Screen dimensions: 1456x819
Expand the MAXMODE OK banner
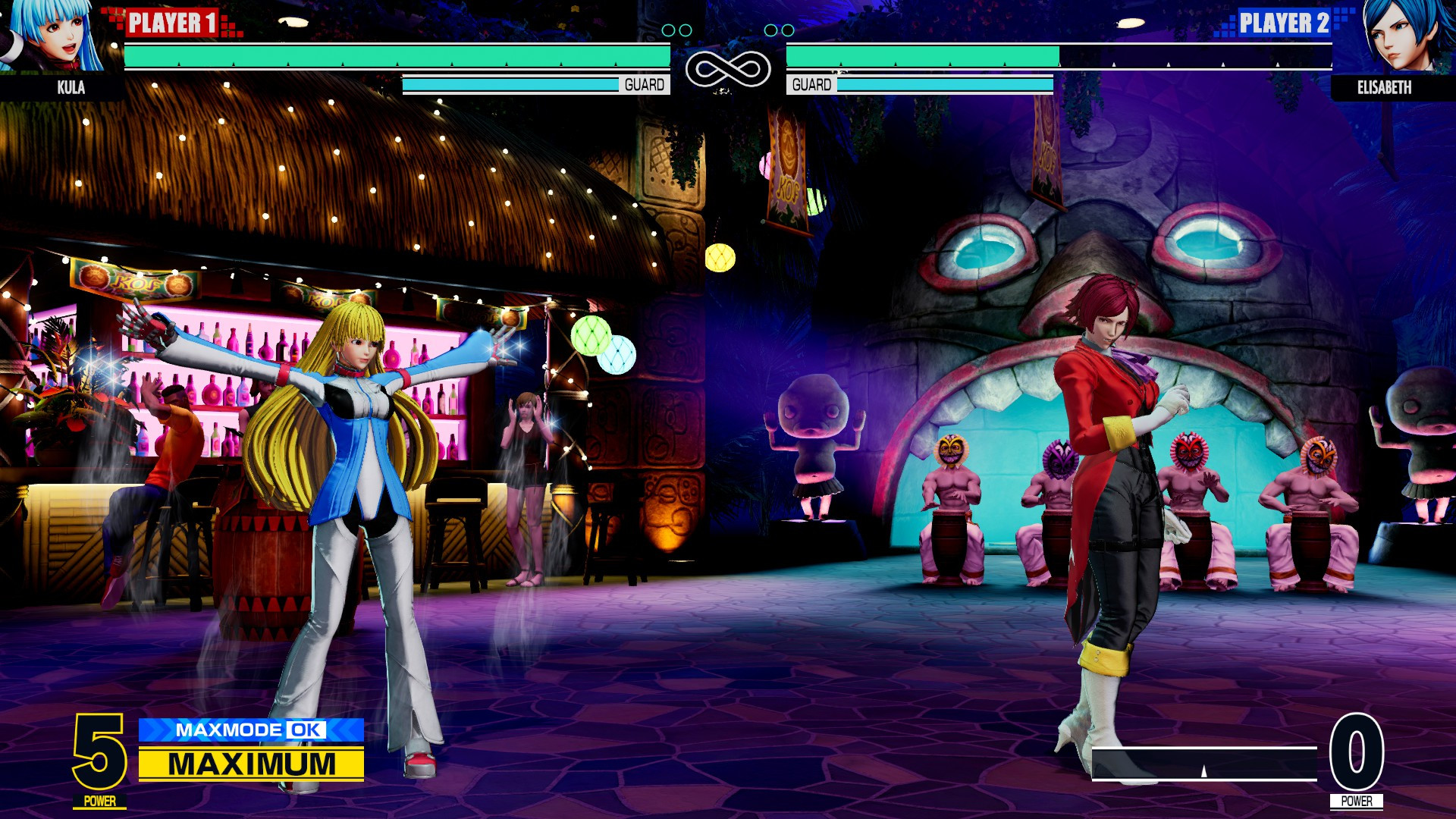pyautogui.click(x=243, y=730)
